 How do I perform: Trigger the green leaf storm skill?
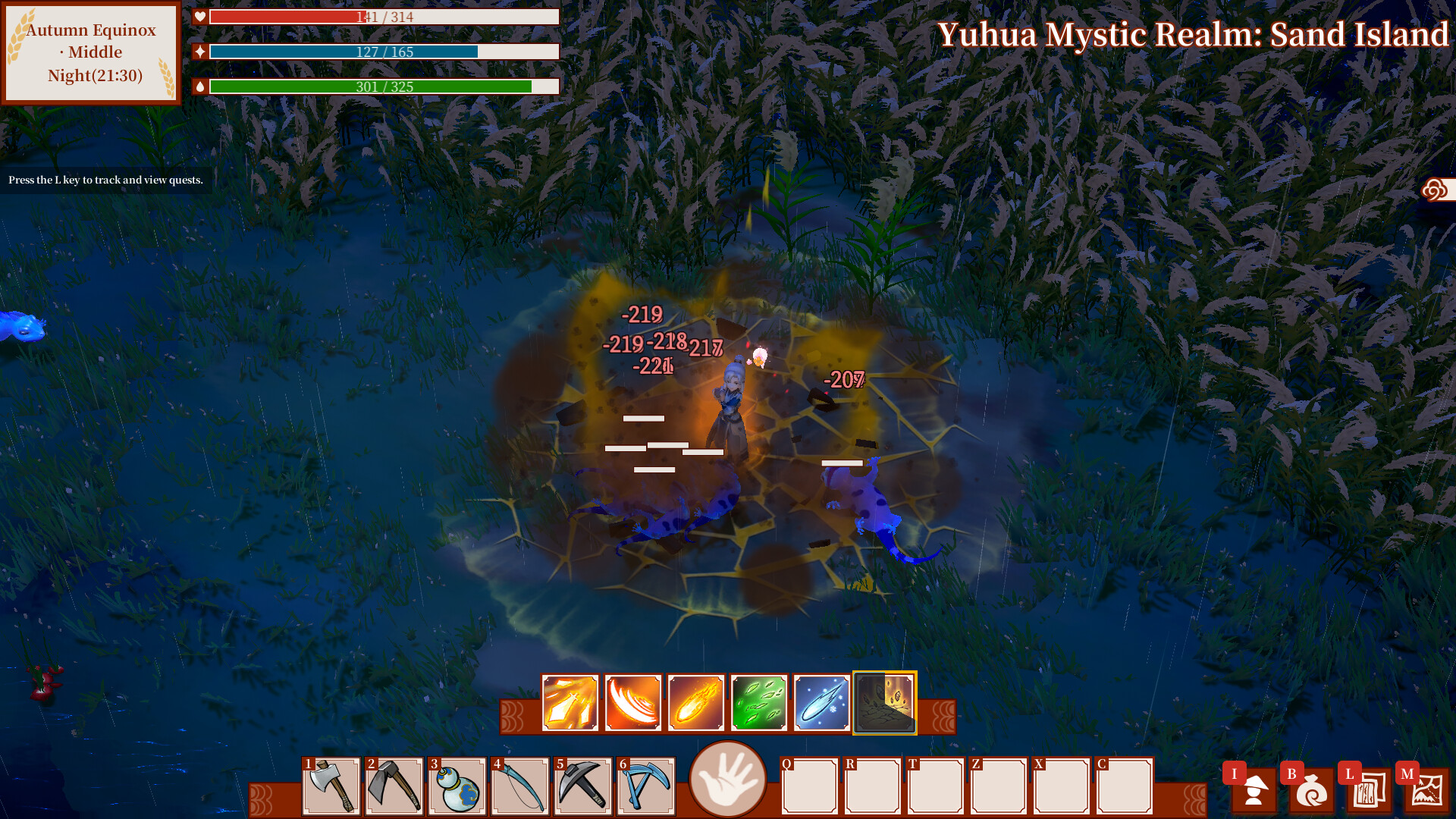758,702
